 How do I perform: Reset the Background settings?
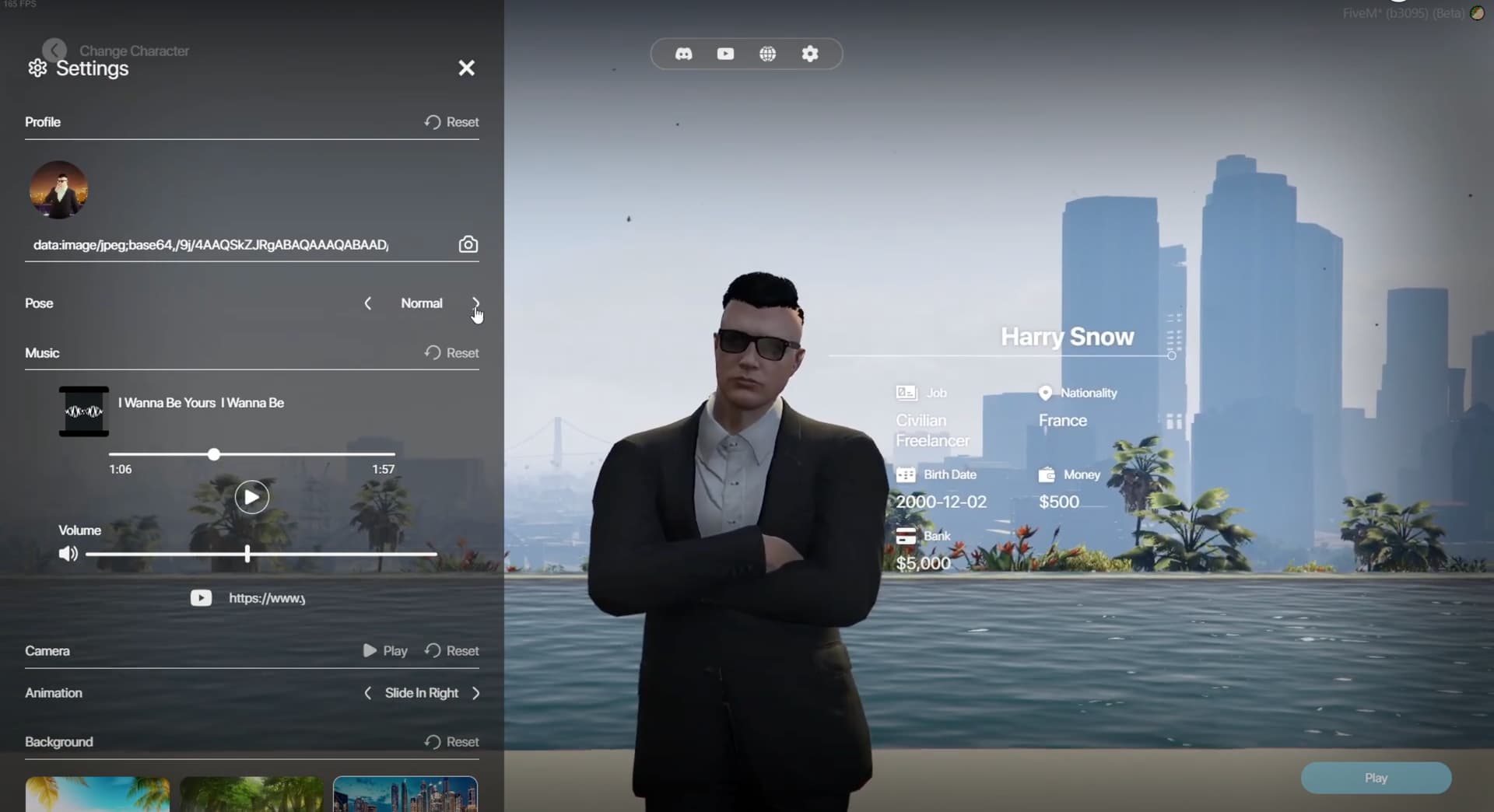451,742
